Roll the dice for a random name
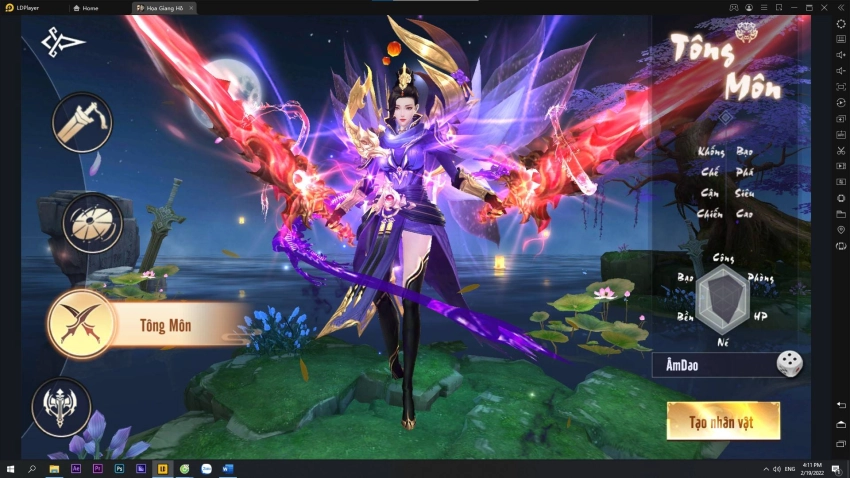850x478 pixels. 790,365
